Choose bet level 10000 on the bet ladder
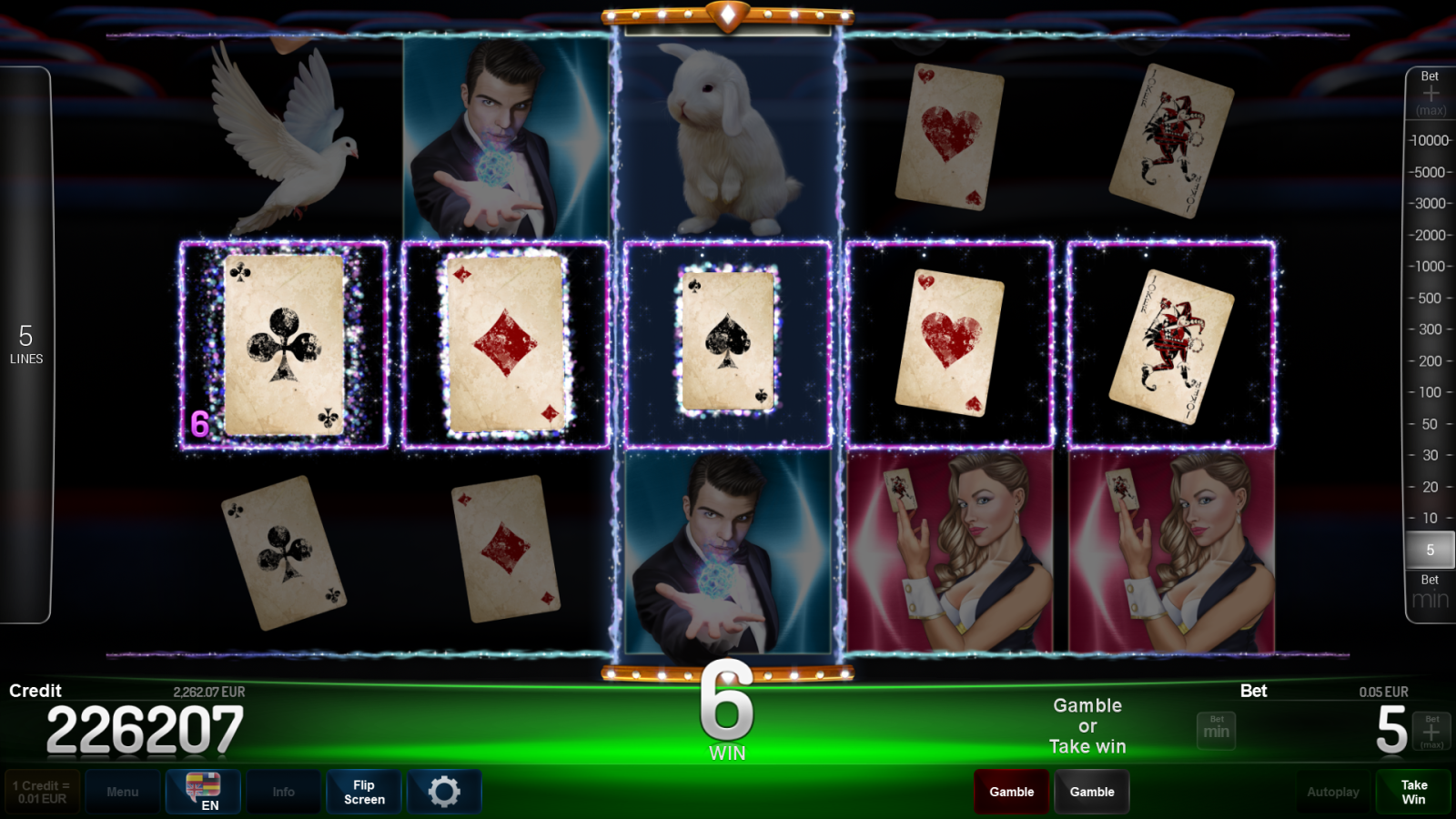The height and width of the screenshot is (819, 1456). point(1429,140)
